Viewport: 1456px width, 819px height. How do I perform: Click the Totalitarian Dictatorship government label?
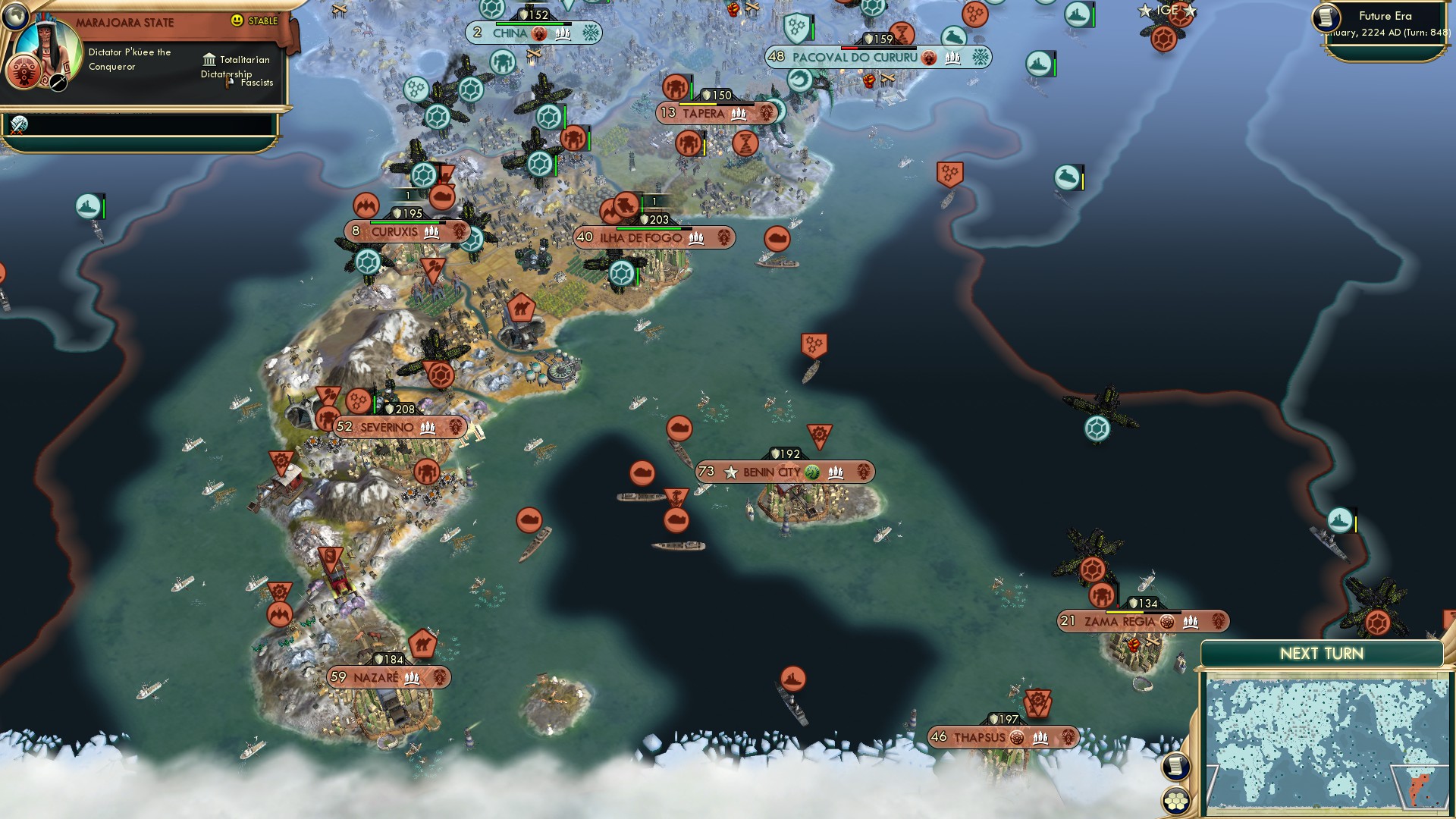(x=237, y=67)
